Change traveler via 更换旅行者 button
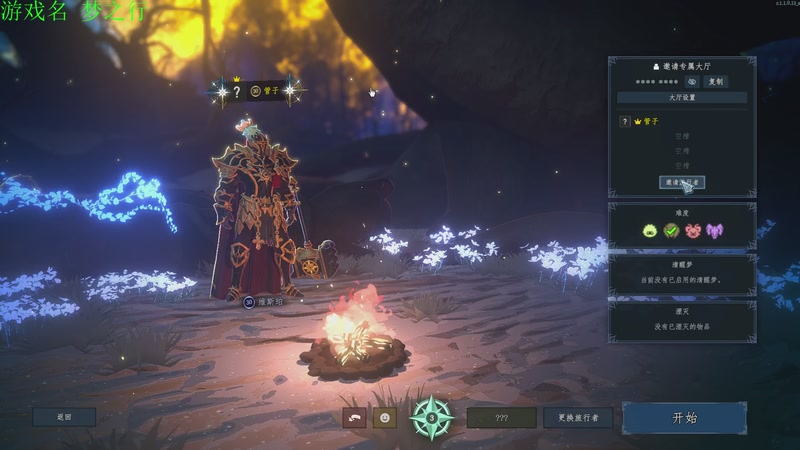800x450 pixels. (x=578, y=417)
